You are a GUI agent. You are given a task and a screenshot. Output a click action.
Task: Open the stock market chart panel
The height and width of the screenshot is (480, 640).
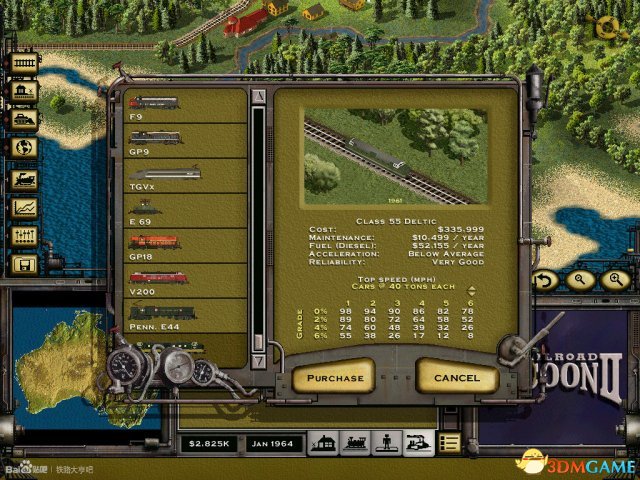24,209
